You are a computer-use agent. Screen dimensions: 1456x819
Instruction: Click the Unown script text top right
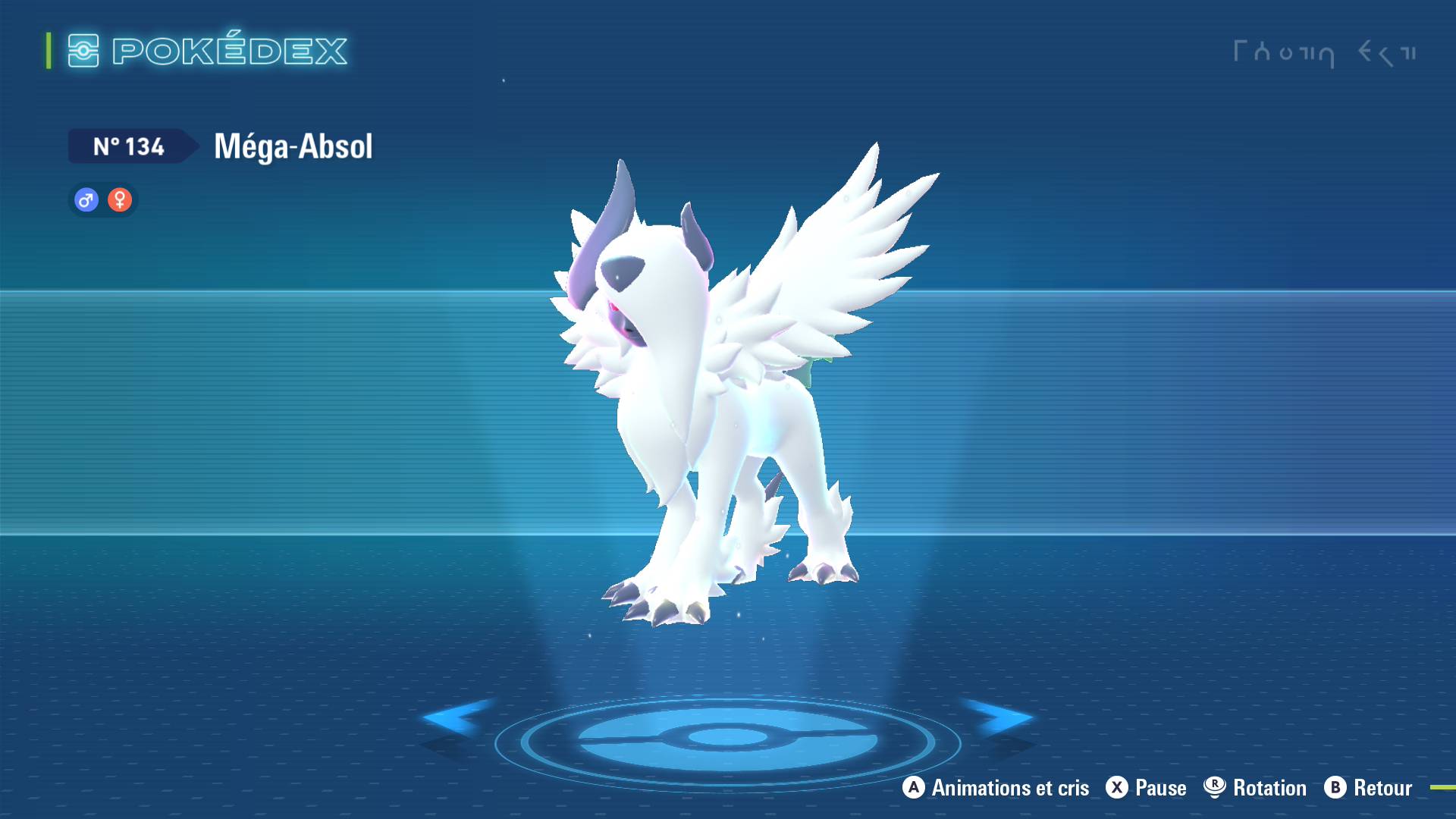coord(1323,52)
